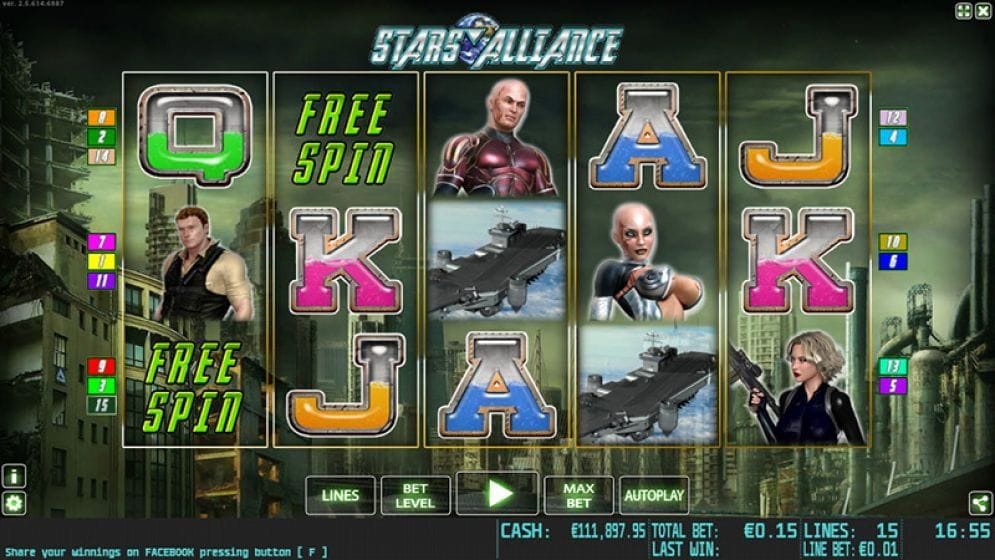The width and height of the screenshot is (995, 560).
Task: Click the share icon
Action: pos(979,503)
